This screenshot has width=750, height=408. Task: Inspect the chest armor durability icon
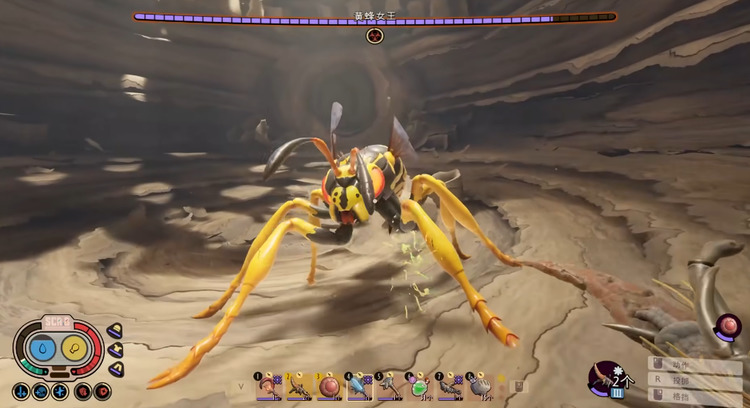tap(115, 349)
